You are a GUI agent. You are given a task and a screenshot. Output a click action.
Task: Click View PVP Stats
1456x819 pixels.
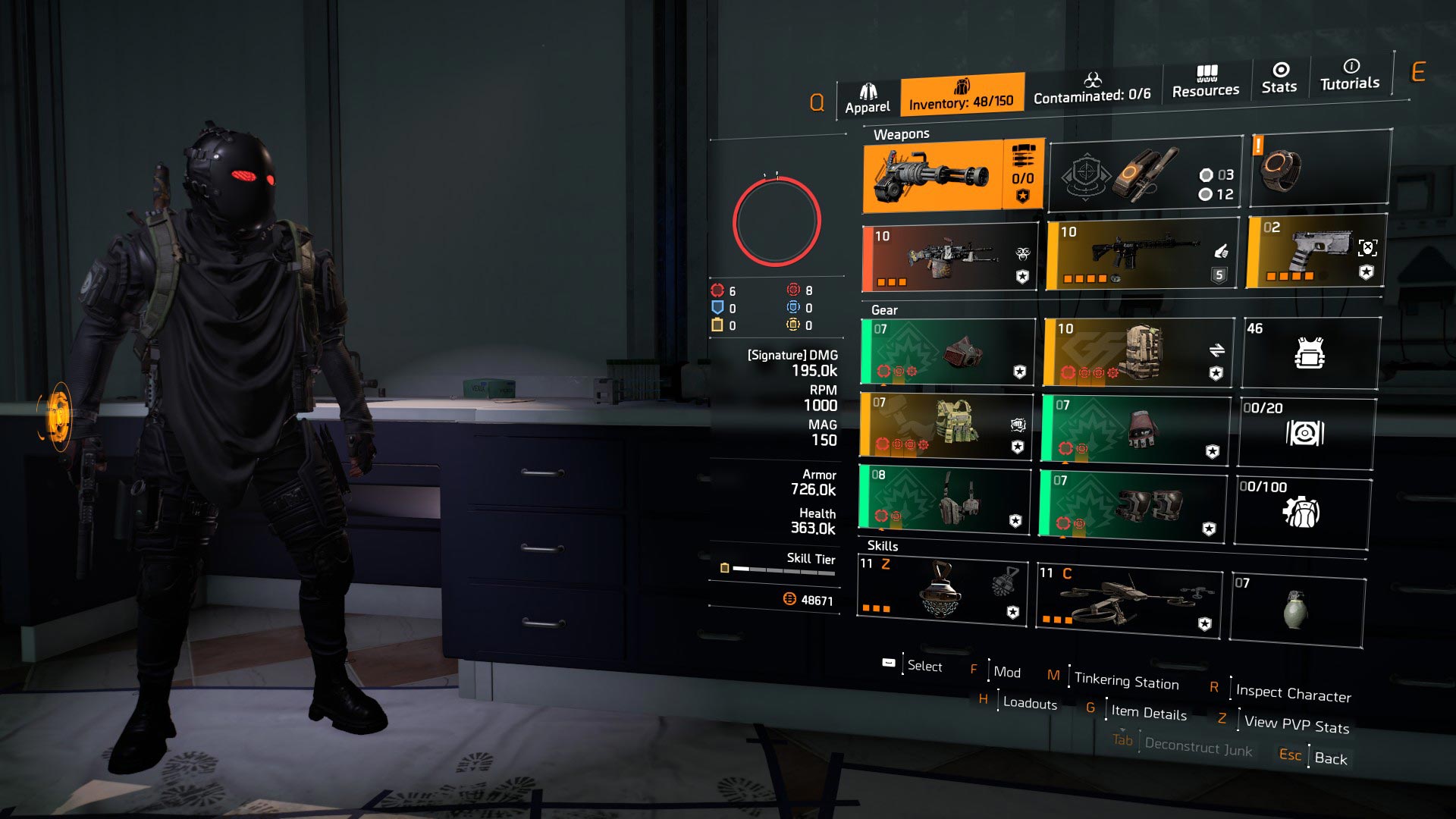tap(1297, 727)
